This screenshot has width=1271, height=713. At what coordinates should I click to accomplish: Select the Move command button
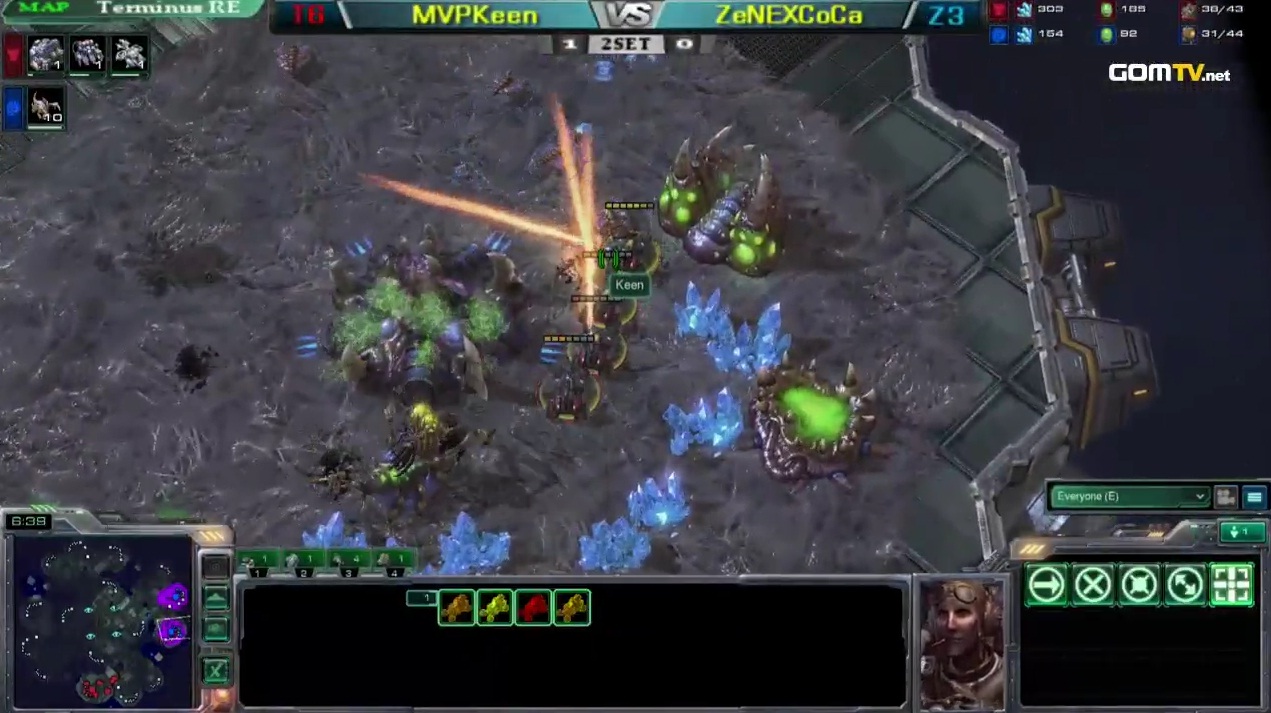pyautogui.click(x=1046, y=585)
